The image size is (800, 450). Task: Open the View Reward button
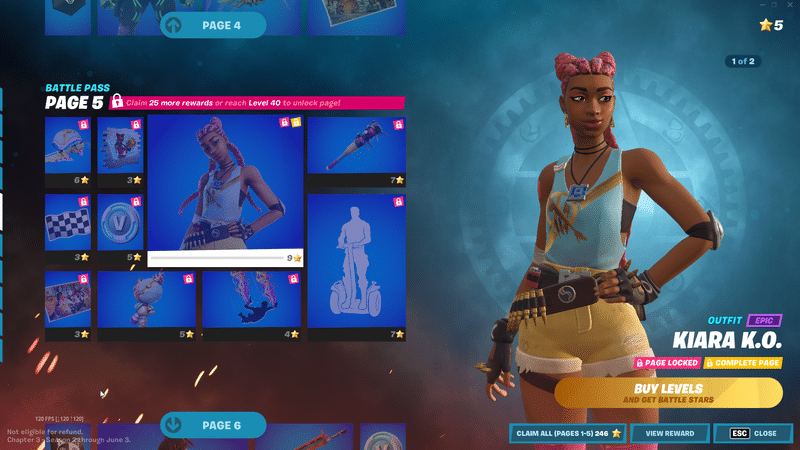click(x=669, y=433)
